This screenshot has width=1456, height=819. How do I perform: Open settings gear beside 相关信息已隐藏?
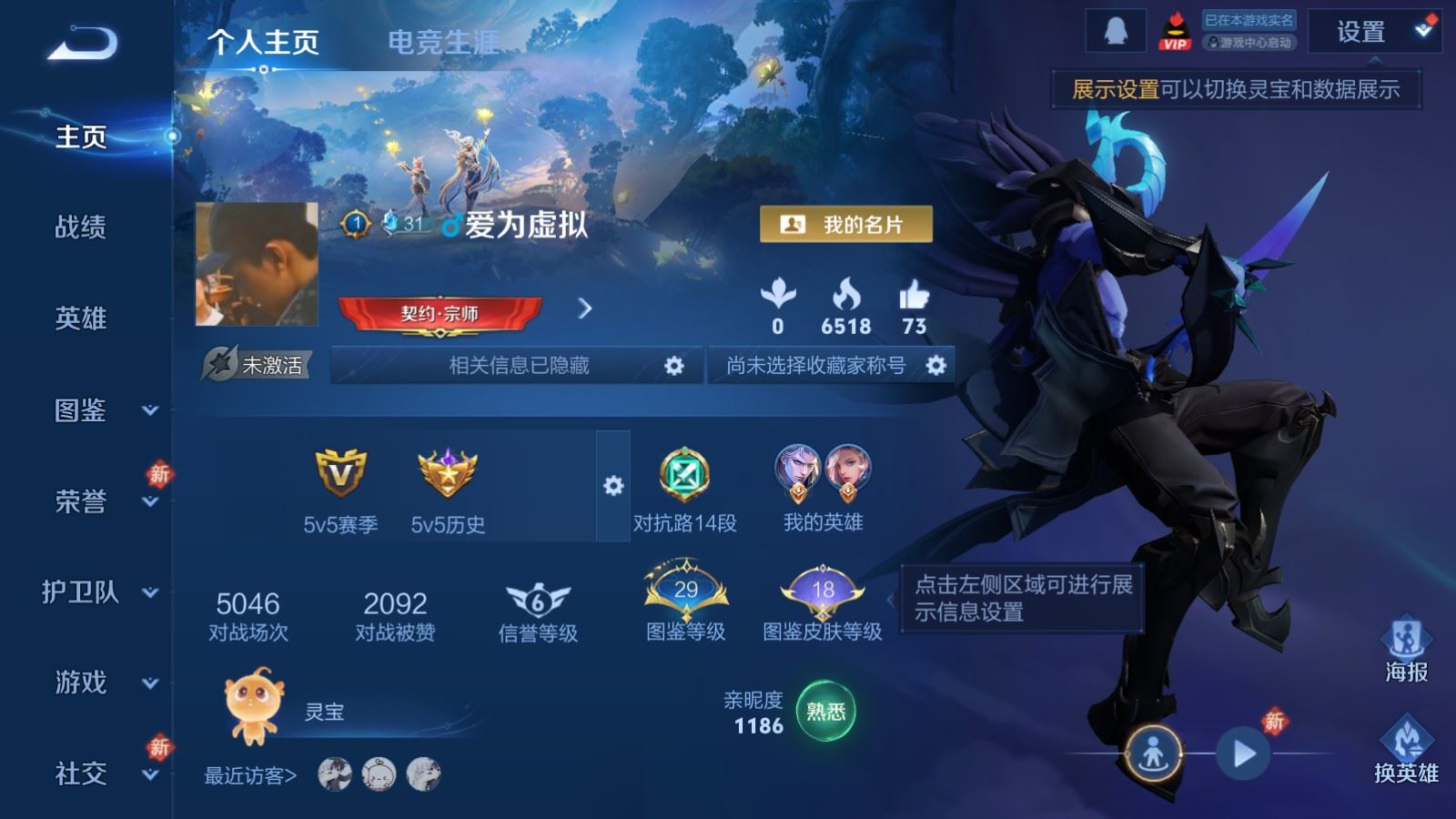pos(674,365)
